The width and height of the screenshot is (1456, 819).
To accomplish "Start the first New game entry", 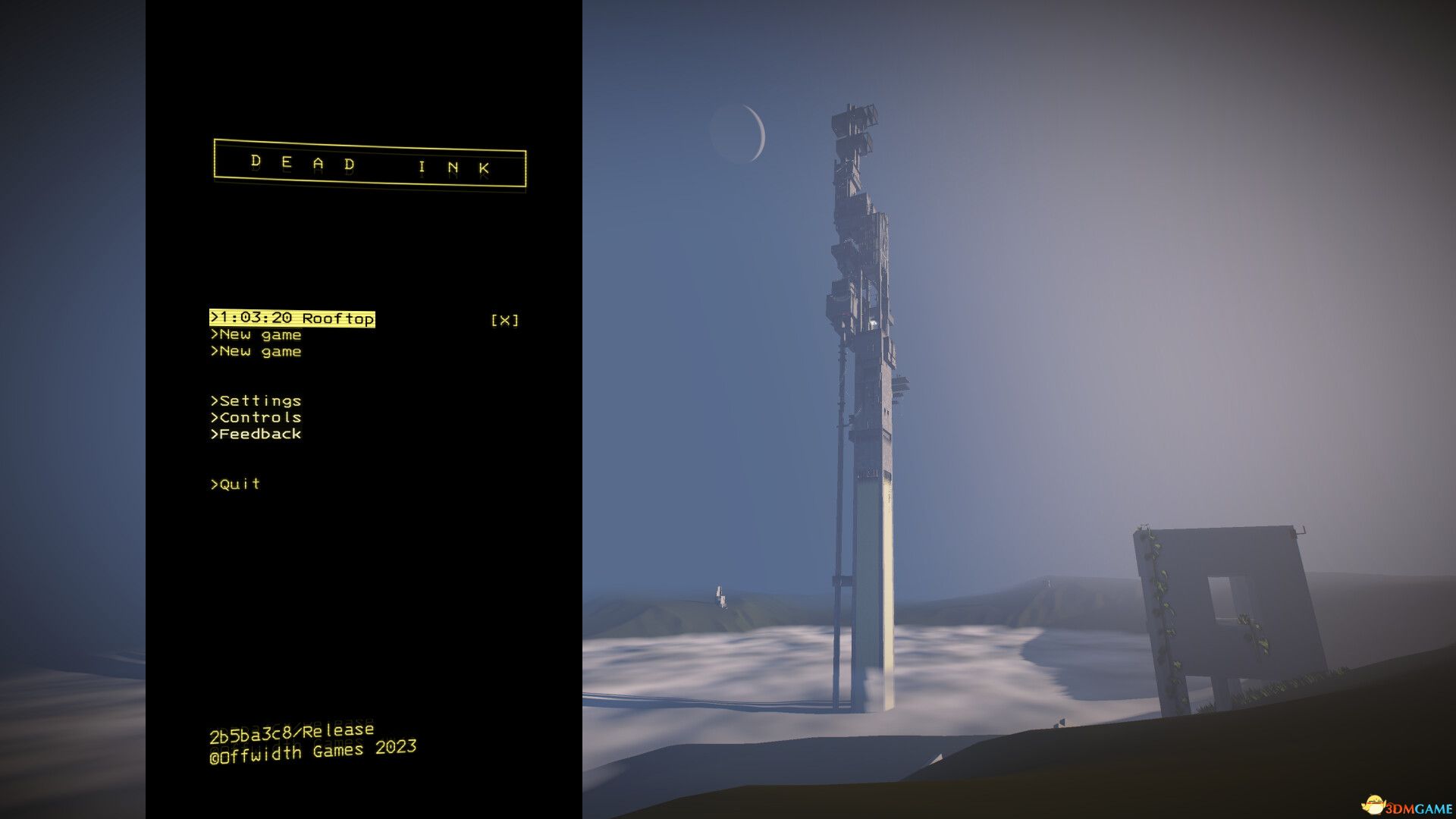I will [256, 334].
